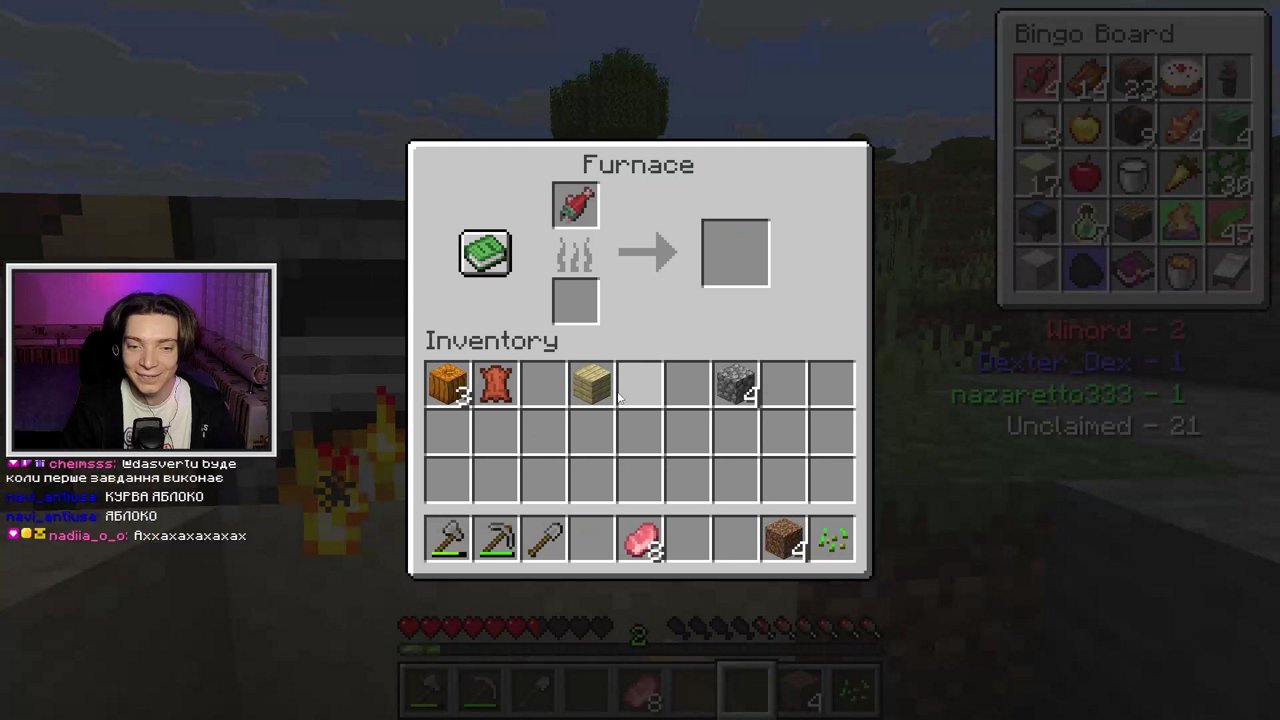Pick up the pumpkin stack in the inventory
Image resolution: width=1280 pixels, height=720 pixels.
[x=447, y=383]
